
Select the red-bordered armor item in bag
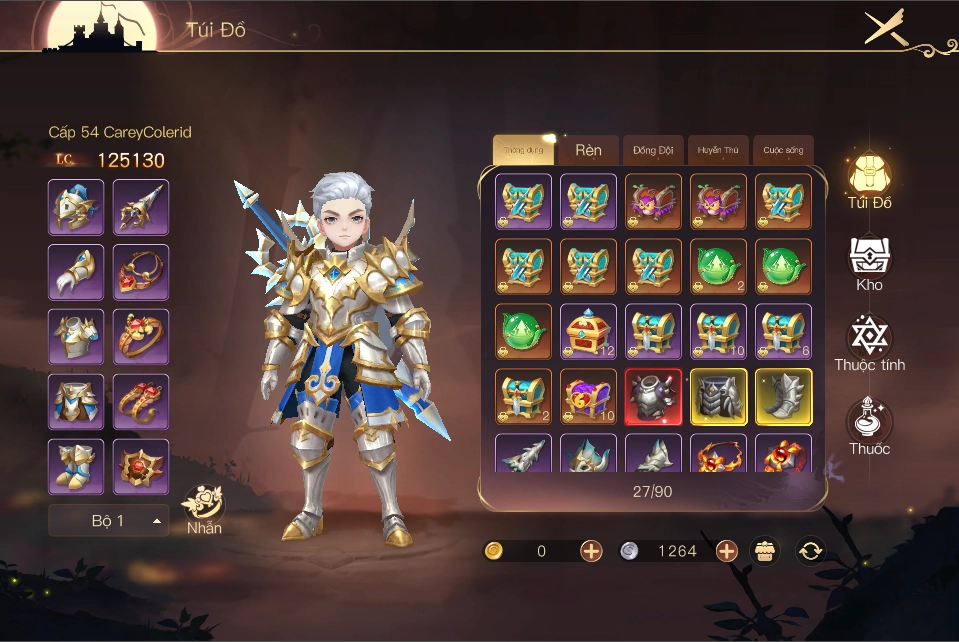pos(653,396)
